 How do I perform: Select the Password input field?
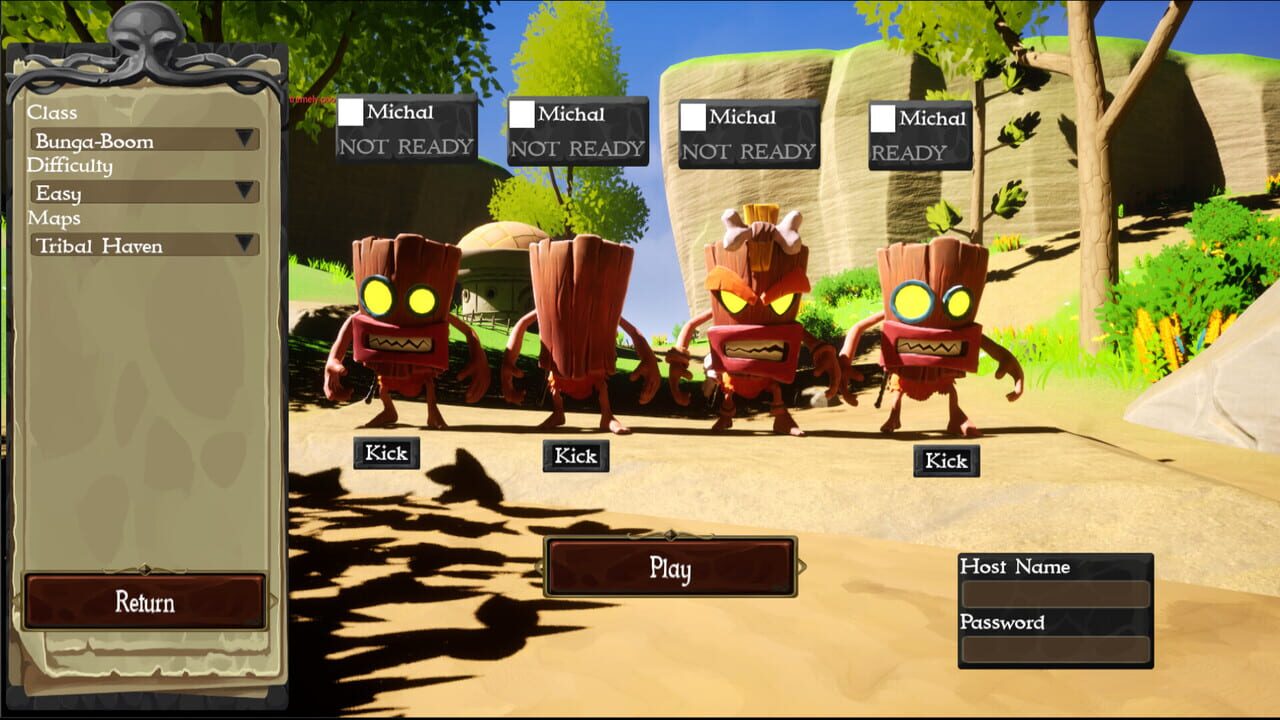tap(1057, 647)
